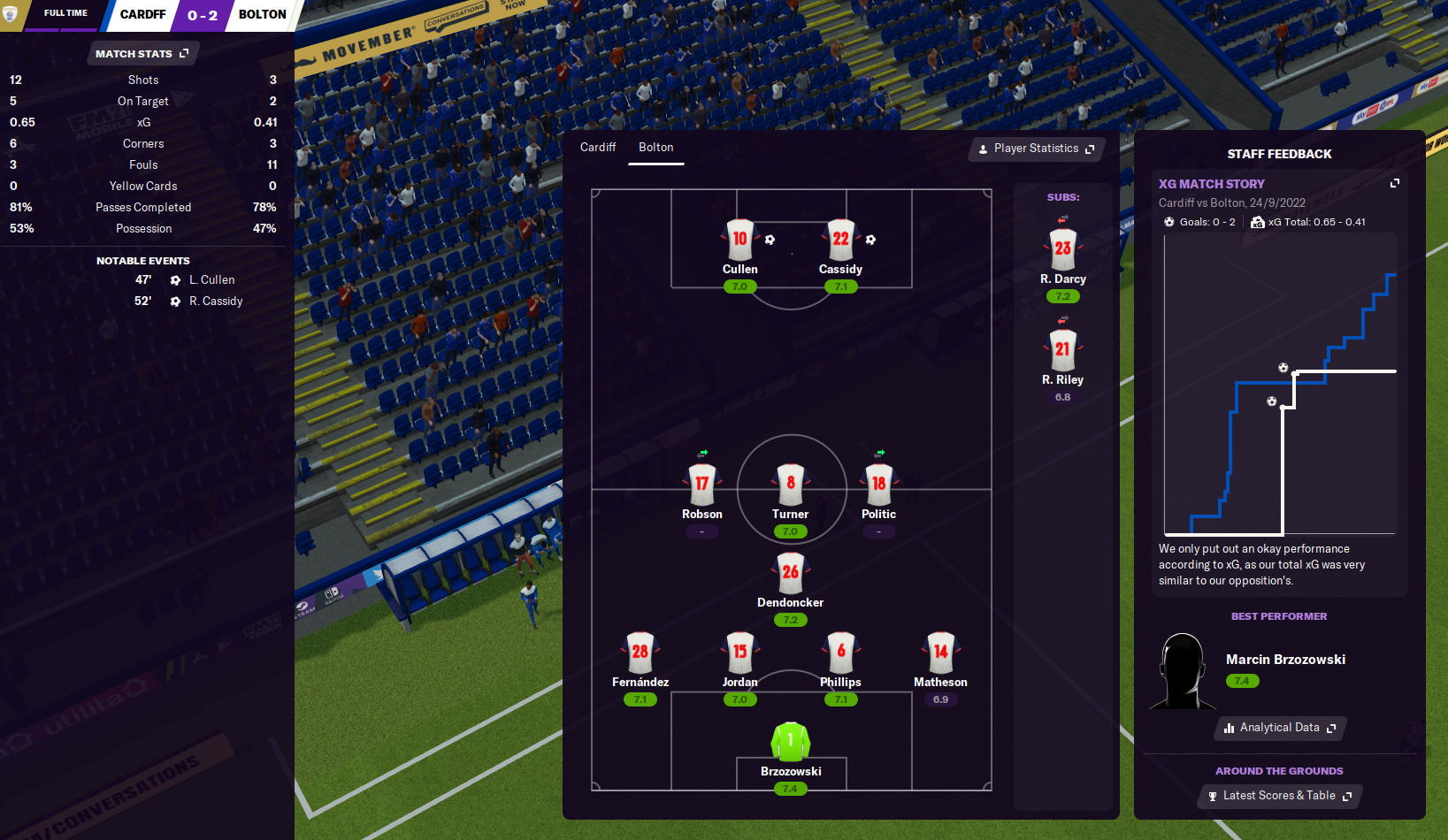Screen dimensions: 1448x840
Task: Open Analytical Data
Action: click(x=1280, y=728)
